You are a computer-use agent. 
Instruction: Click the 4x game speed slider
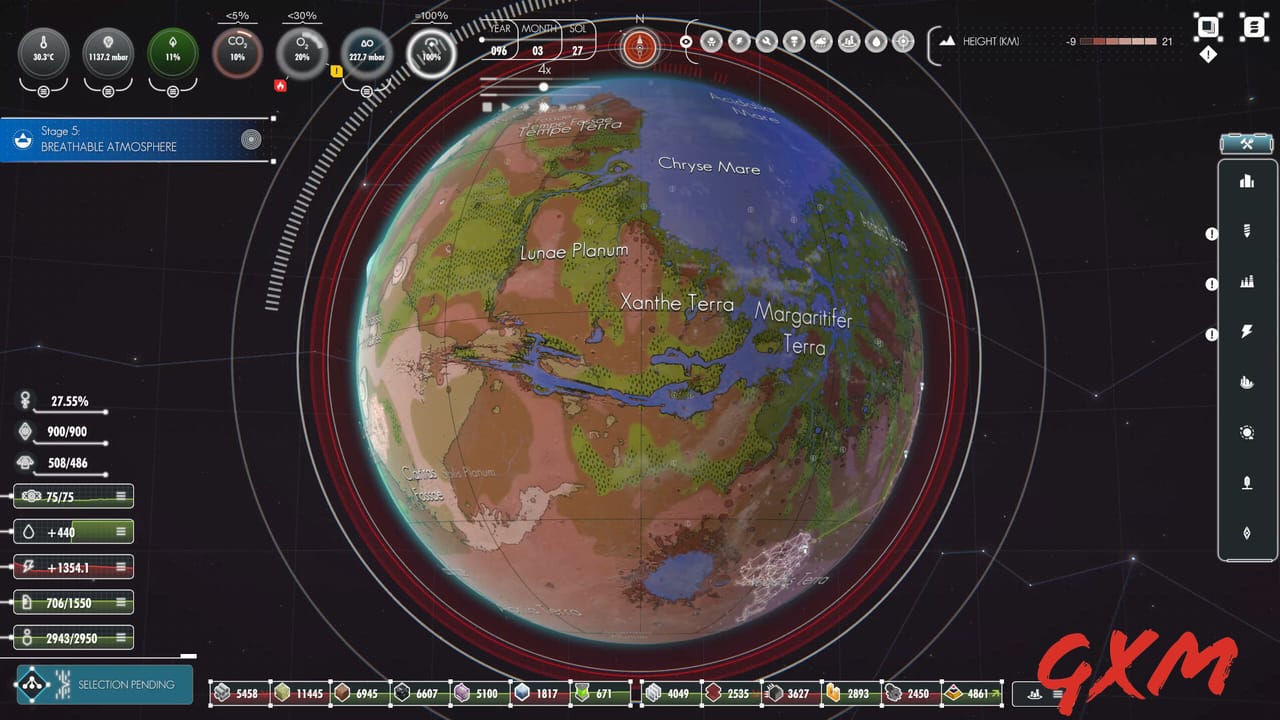tap(543, 87)
